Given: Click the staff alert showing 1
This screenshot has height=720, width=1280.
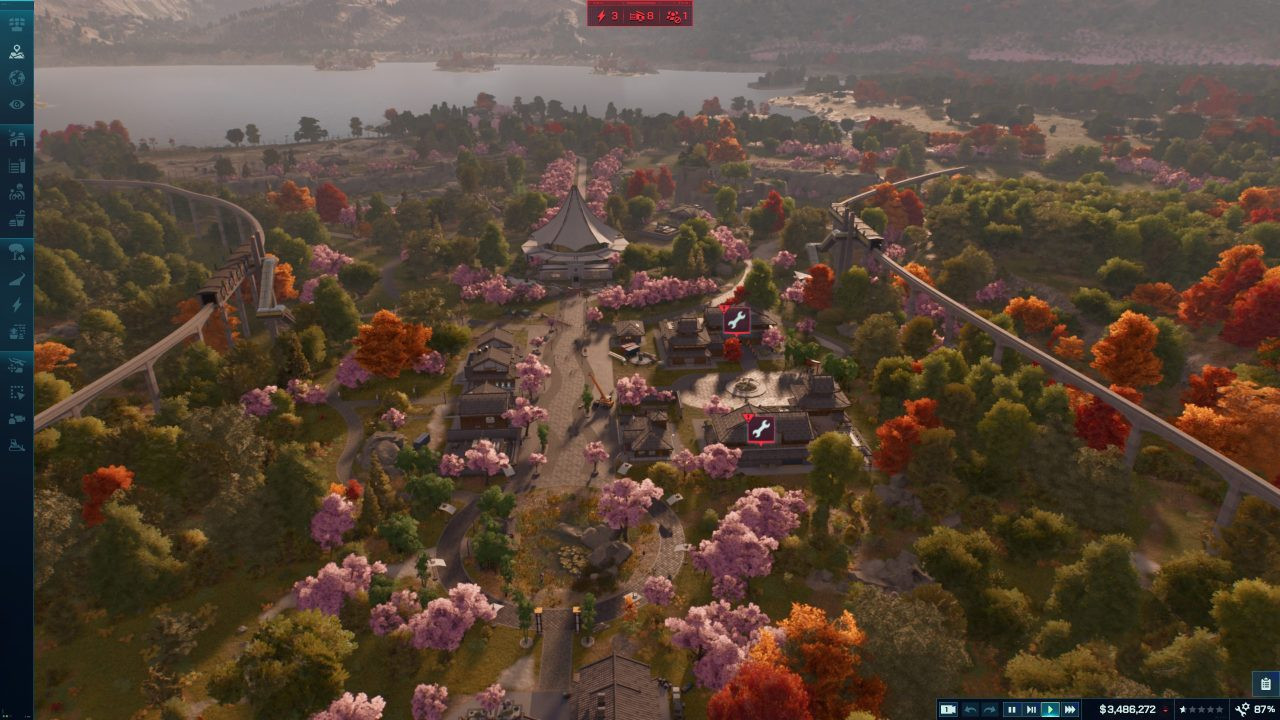Looking at the screenshot, I should [676, 15].
